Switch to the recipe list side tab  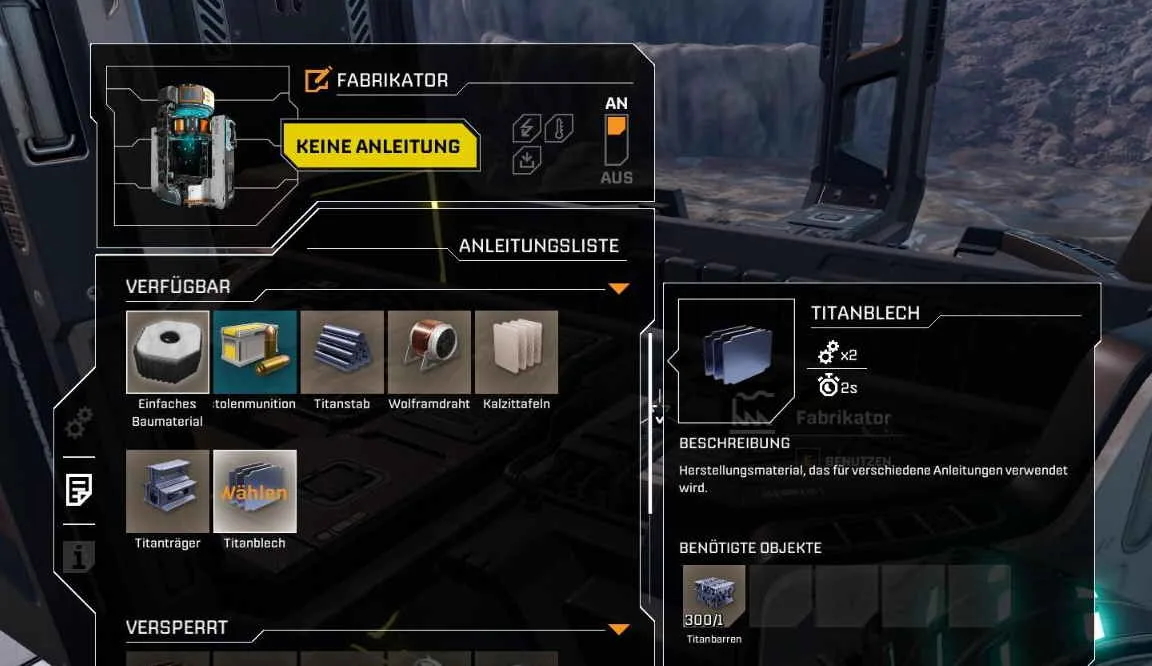pos(79,490)
